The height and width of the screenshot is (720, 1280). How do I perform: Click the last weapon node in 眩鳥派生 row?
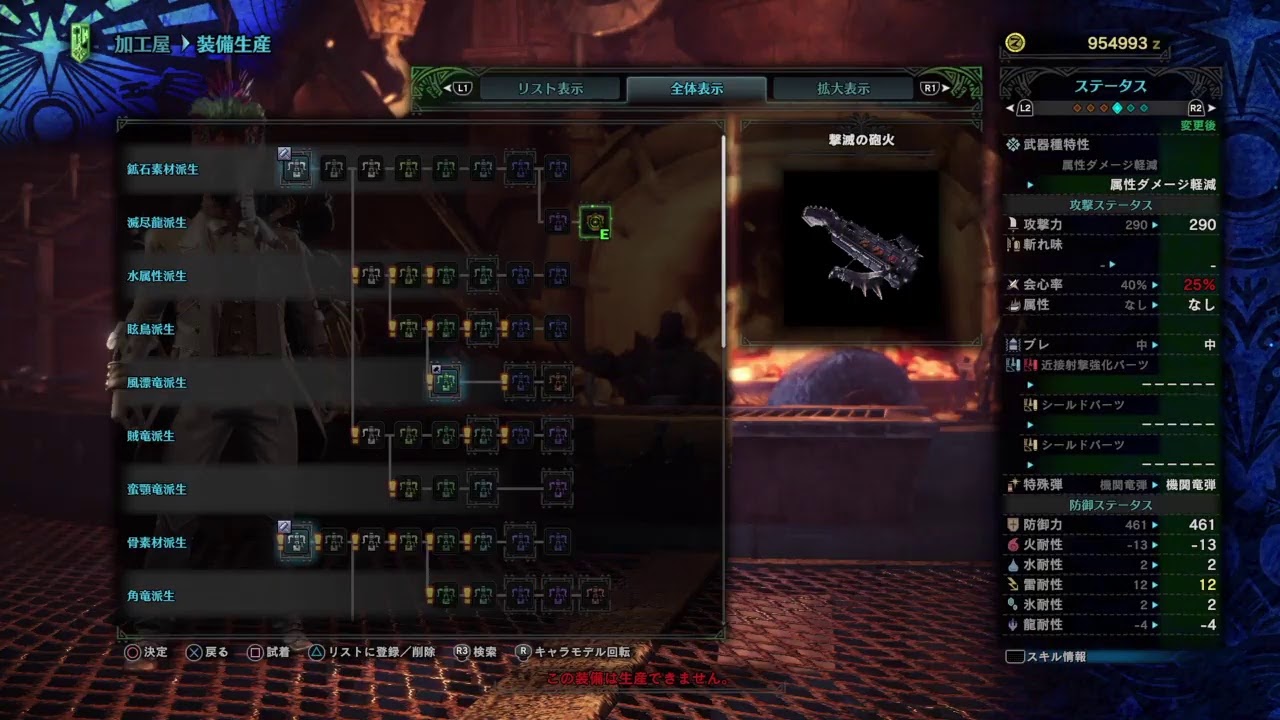click(559, 329)
